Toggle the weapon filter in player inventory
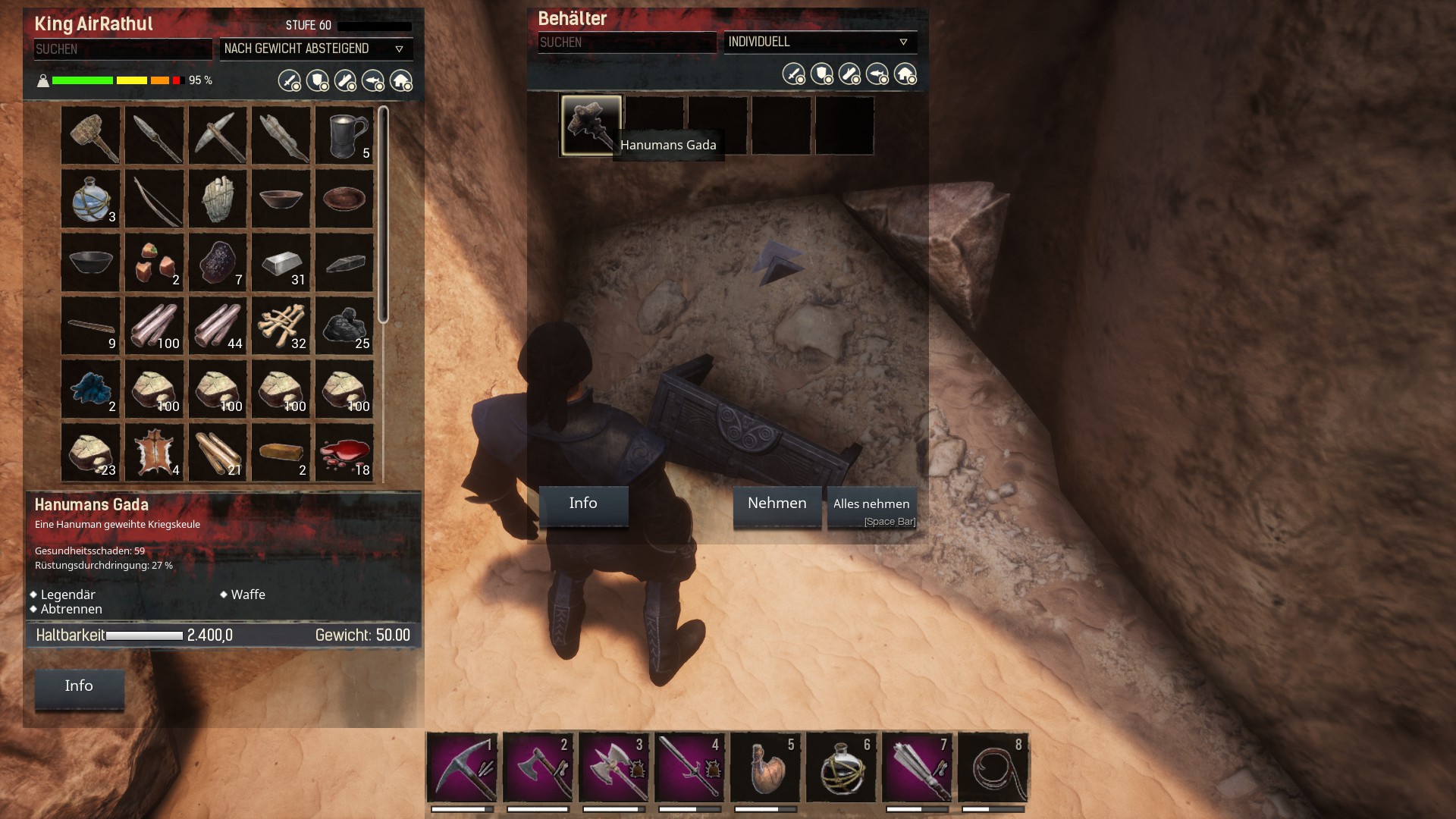This screenshot has height=819, width=1456. click(289, 80)
